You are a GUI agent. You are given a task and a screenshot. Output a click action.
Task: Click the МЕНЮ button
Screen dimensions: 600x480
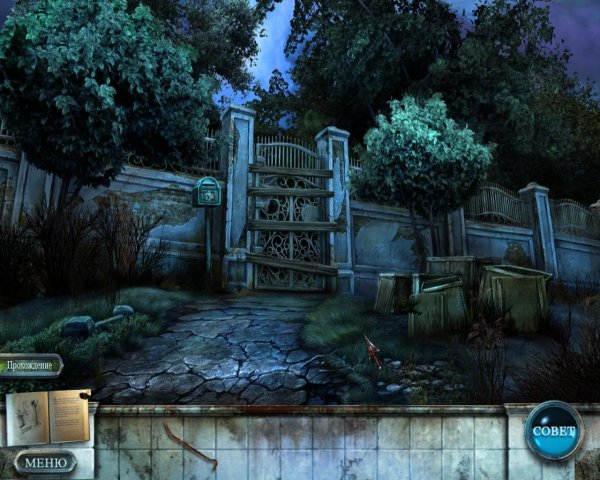[45, 462]
